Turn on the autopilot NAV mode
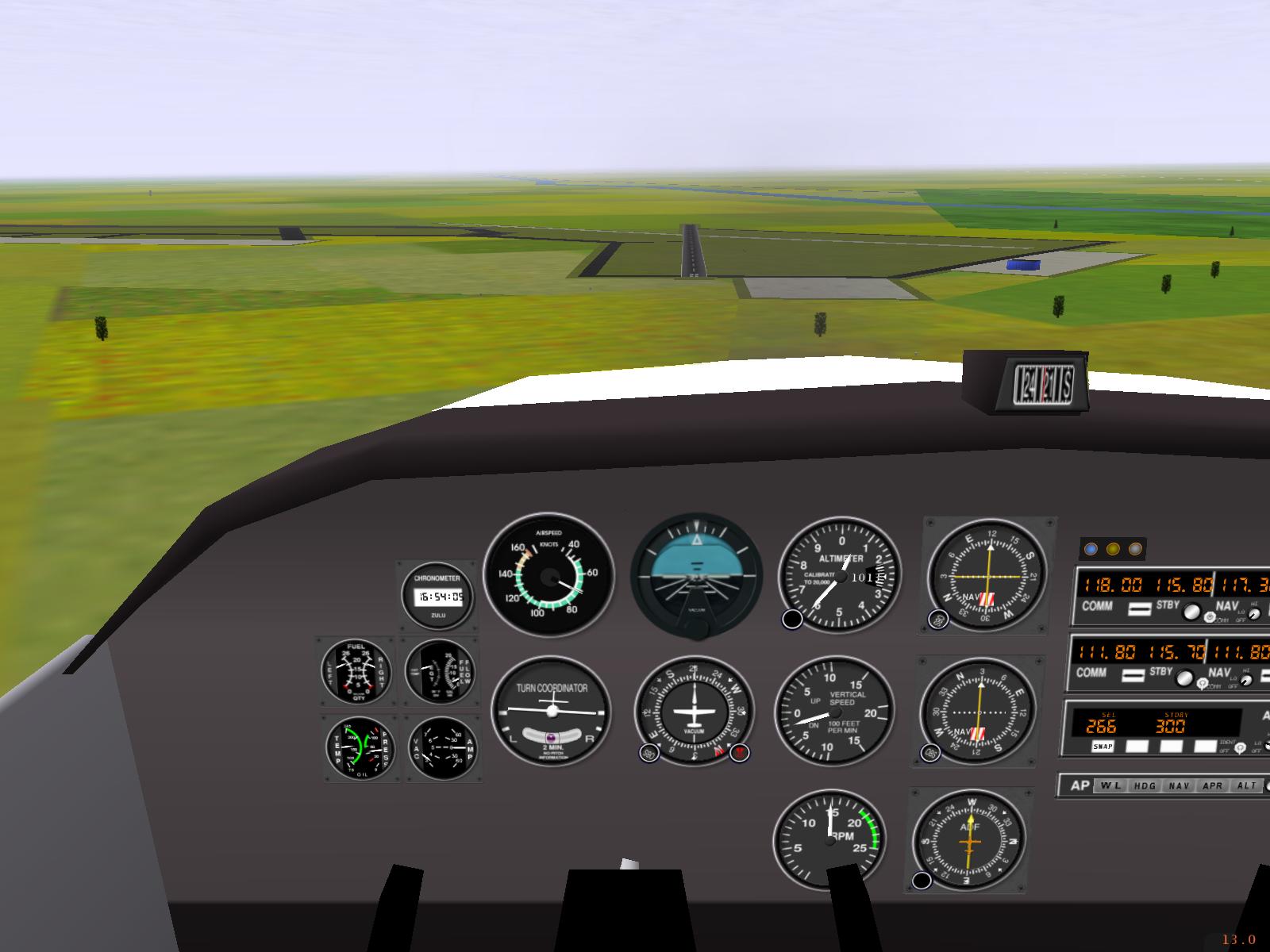The image size is (1270, 952). pyautogui.click(x=1179, y=785)
